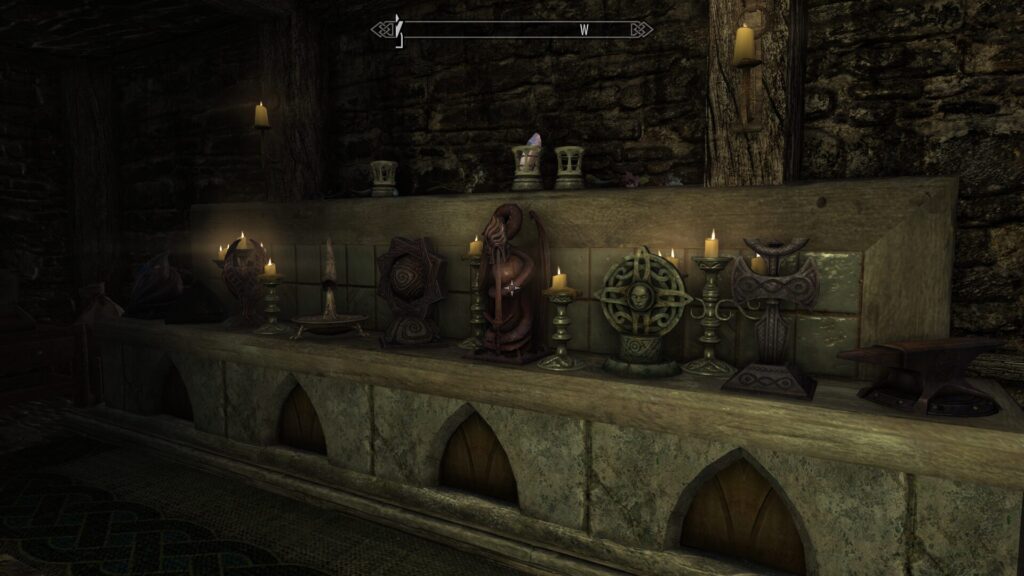Click the compass bar's West marker
The image size is (1024, 576).
pos(584,30)
